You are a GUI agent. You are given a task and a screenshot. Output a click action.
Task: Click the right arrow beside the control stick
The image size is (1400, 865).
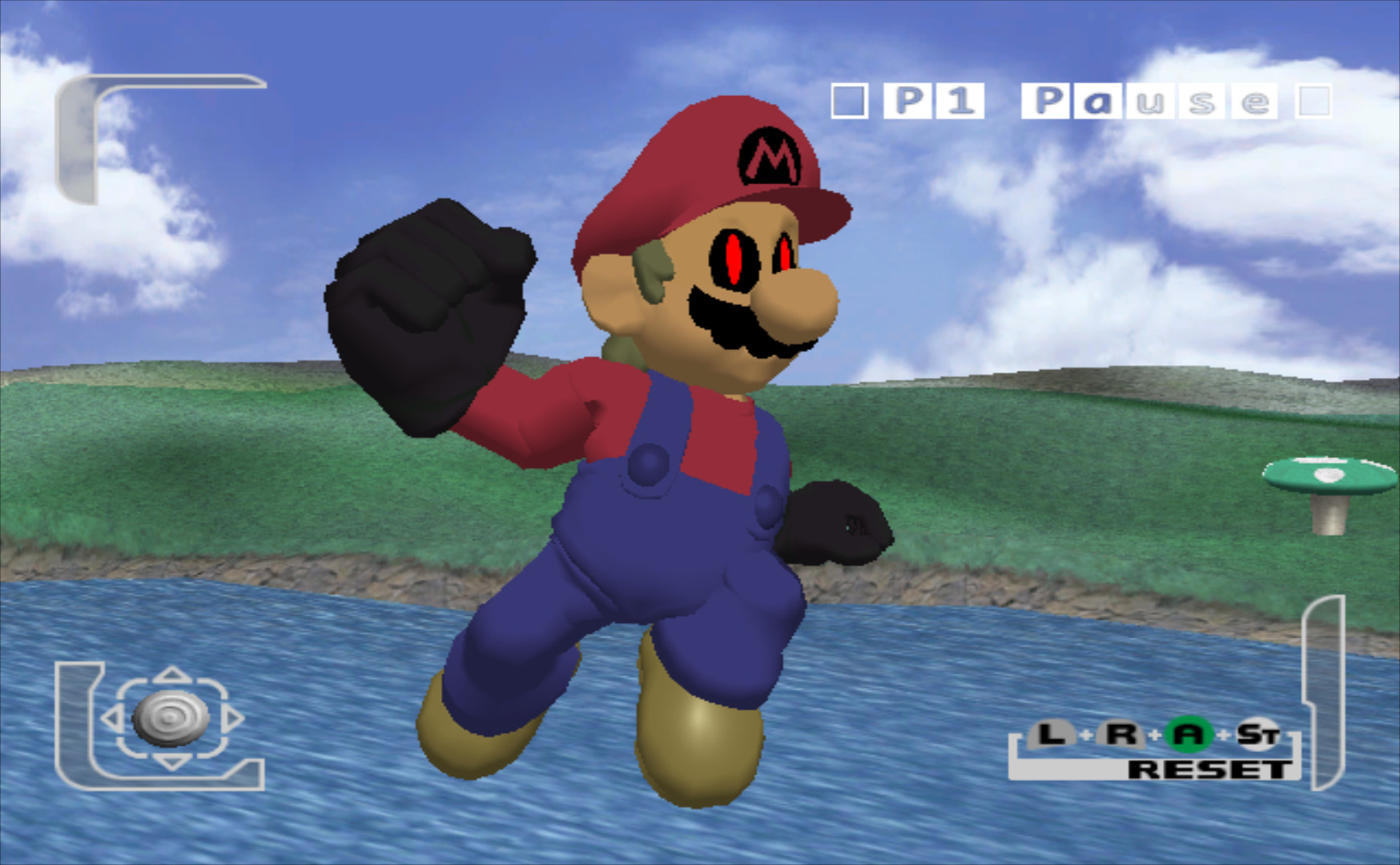233,718
